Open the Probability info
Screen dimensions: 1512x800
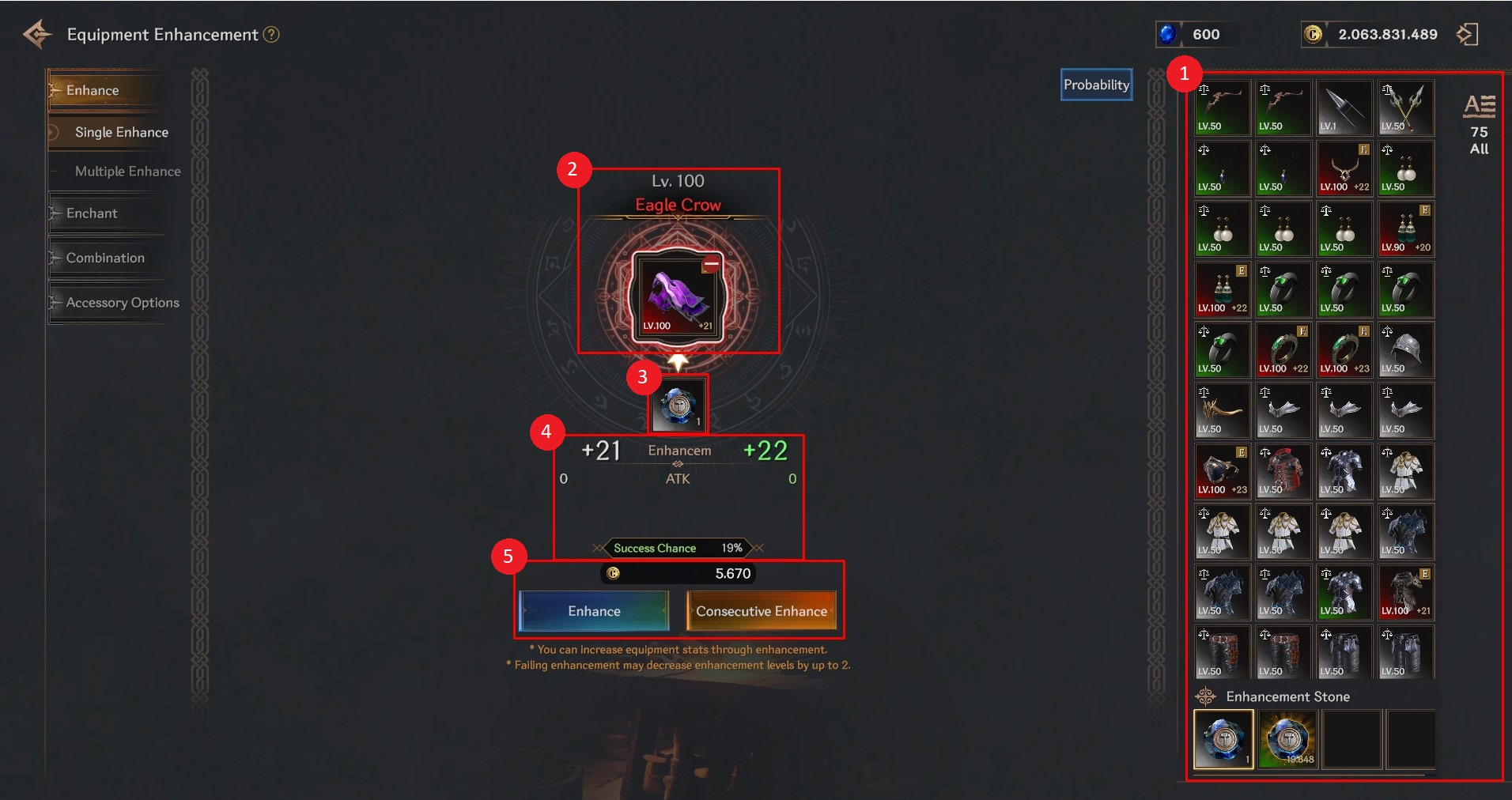(1096, 85)
